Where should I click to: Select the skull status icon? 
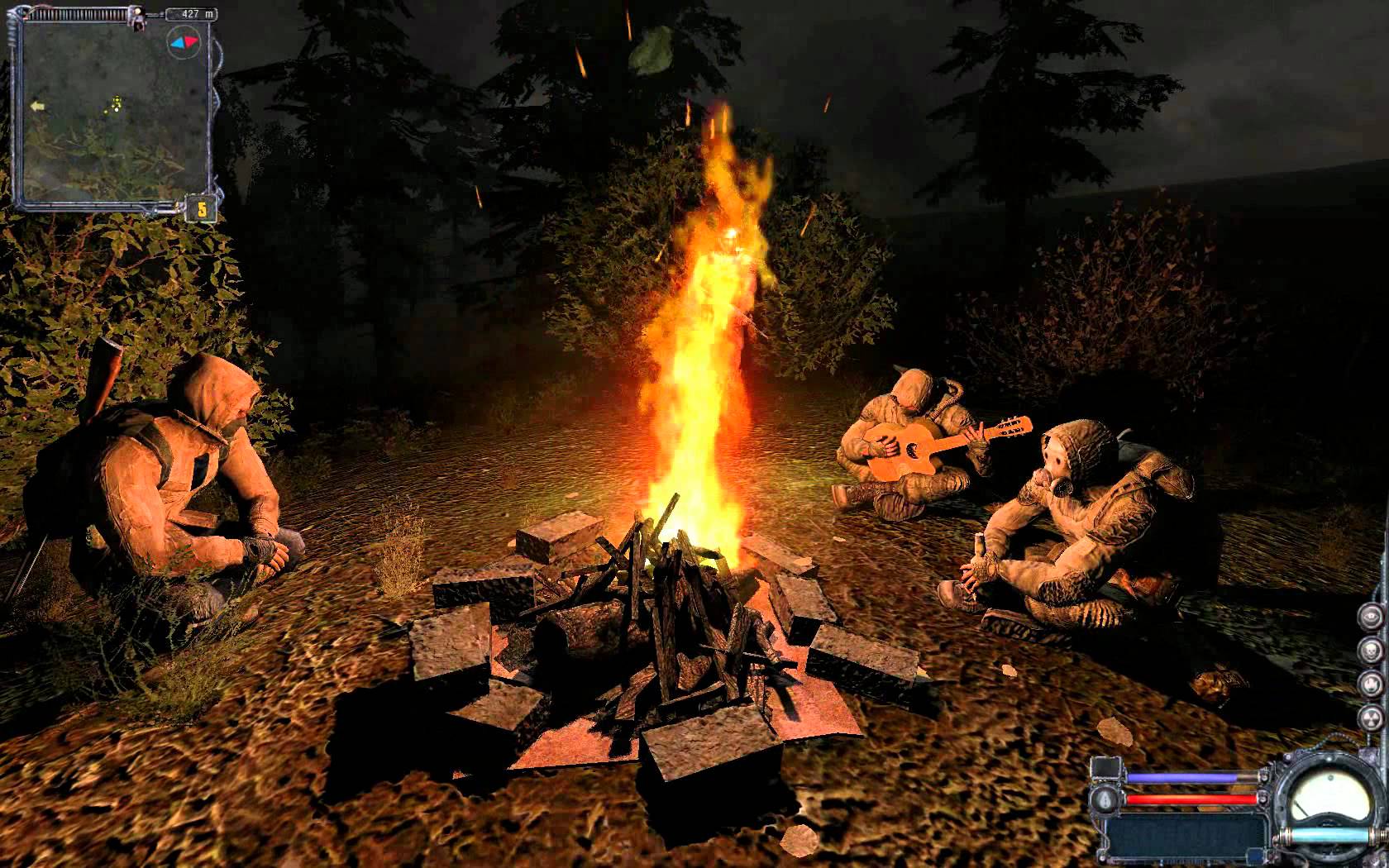tap(1372, 650)
